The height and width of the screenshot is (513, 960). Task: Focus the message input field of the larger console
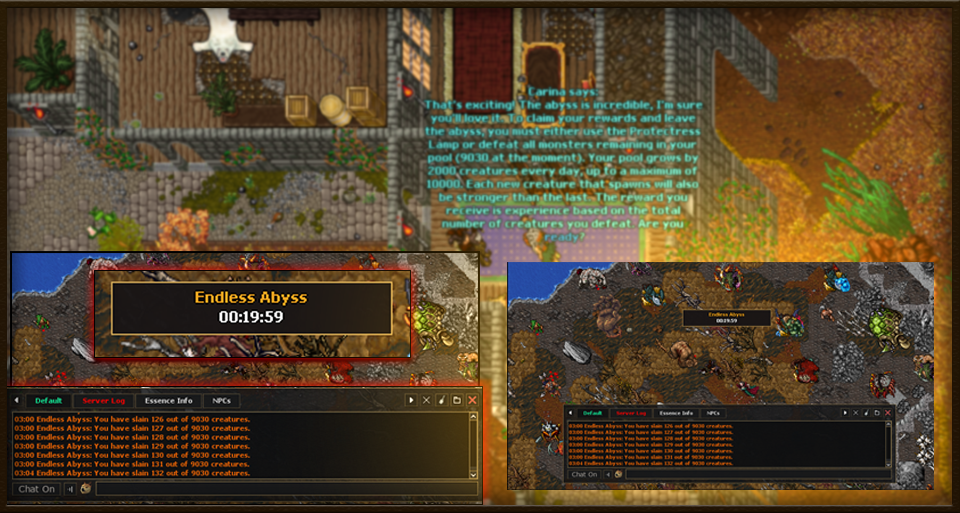[285, 489]
